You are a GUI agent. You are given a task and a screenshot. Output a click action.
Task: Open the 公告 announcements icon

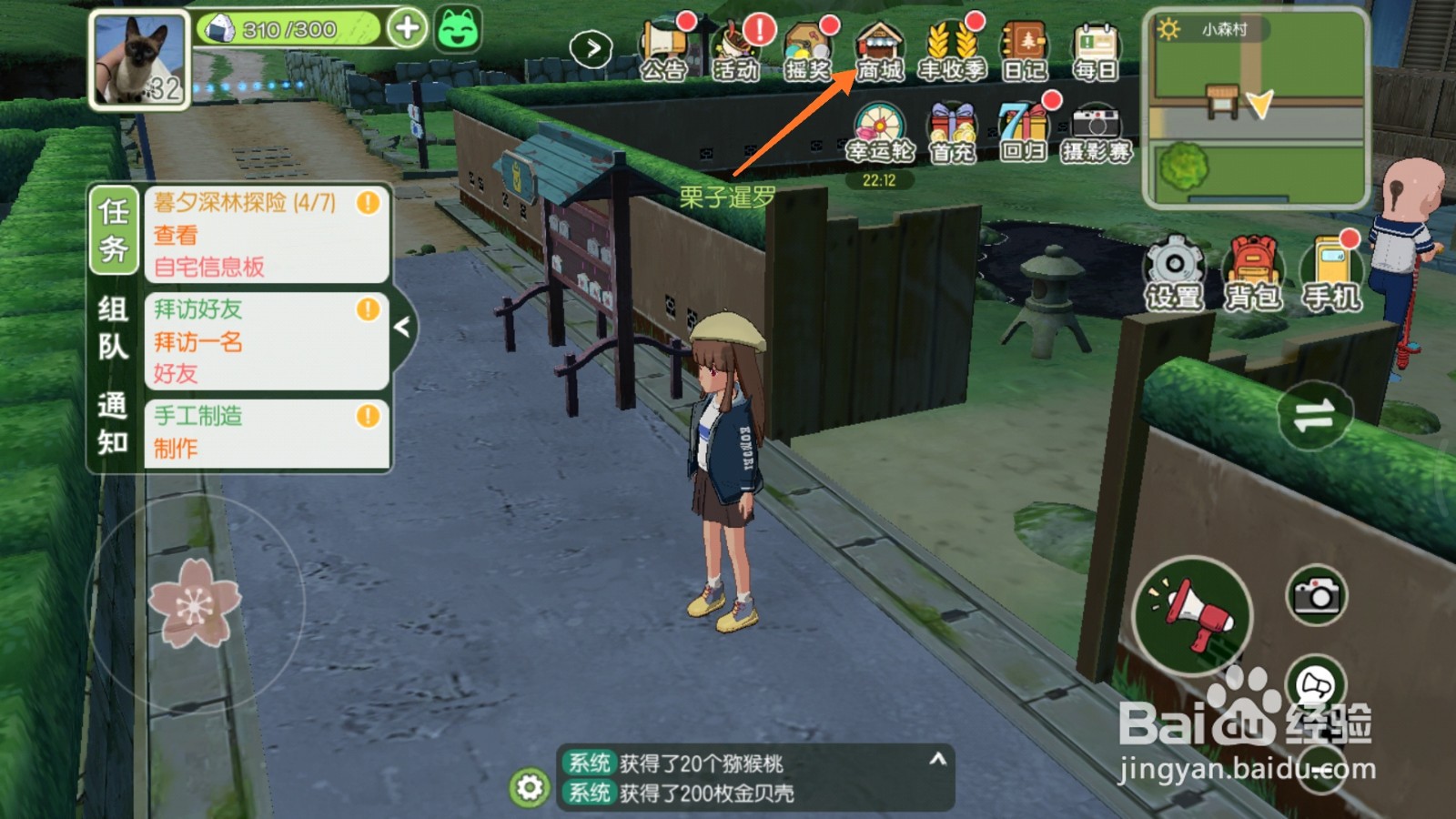point(665,45)
